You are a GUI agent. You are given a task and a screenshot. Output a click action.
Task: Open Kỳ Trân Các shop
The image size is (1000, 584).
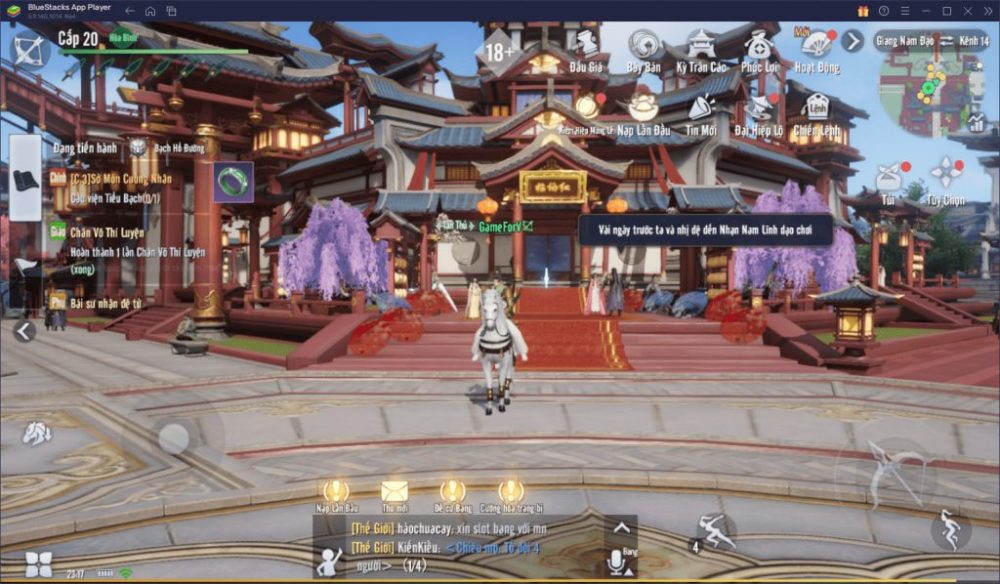[x=701, y=48]
